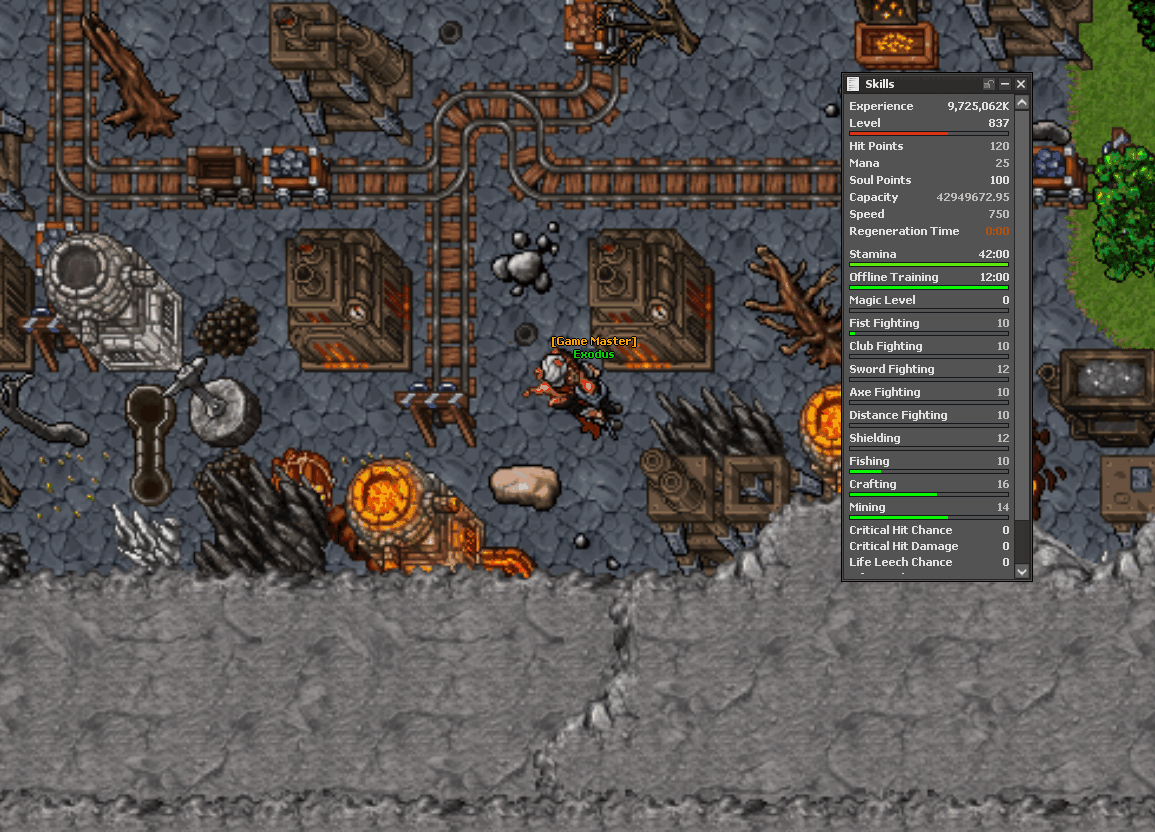Toggle the Skills window padlock

tap(989, 85)
